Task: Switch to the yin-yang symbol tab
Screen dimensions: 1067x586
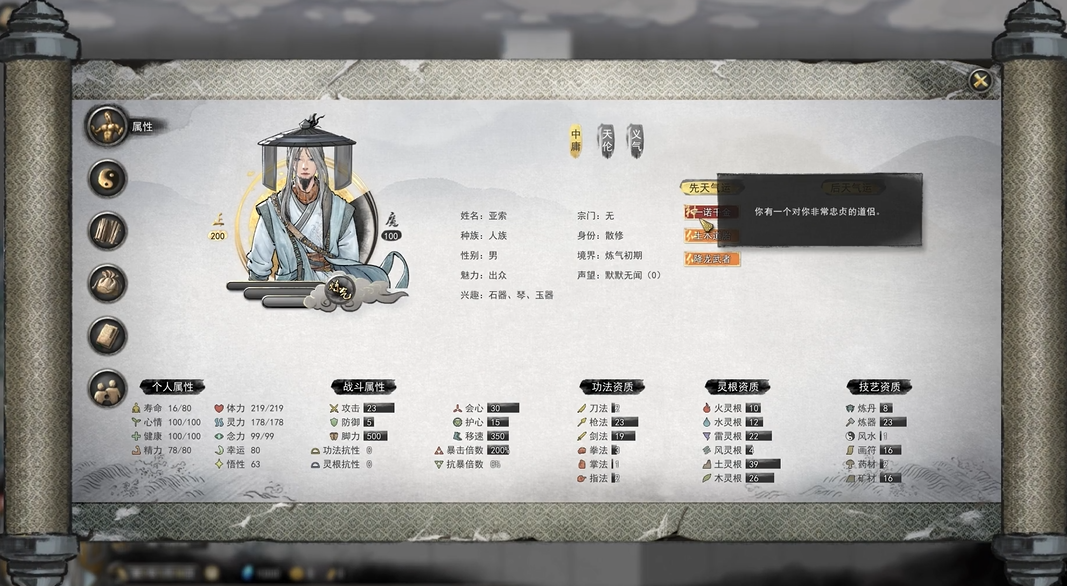Action: pyautogui.click(x=108, y=179)
